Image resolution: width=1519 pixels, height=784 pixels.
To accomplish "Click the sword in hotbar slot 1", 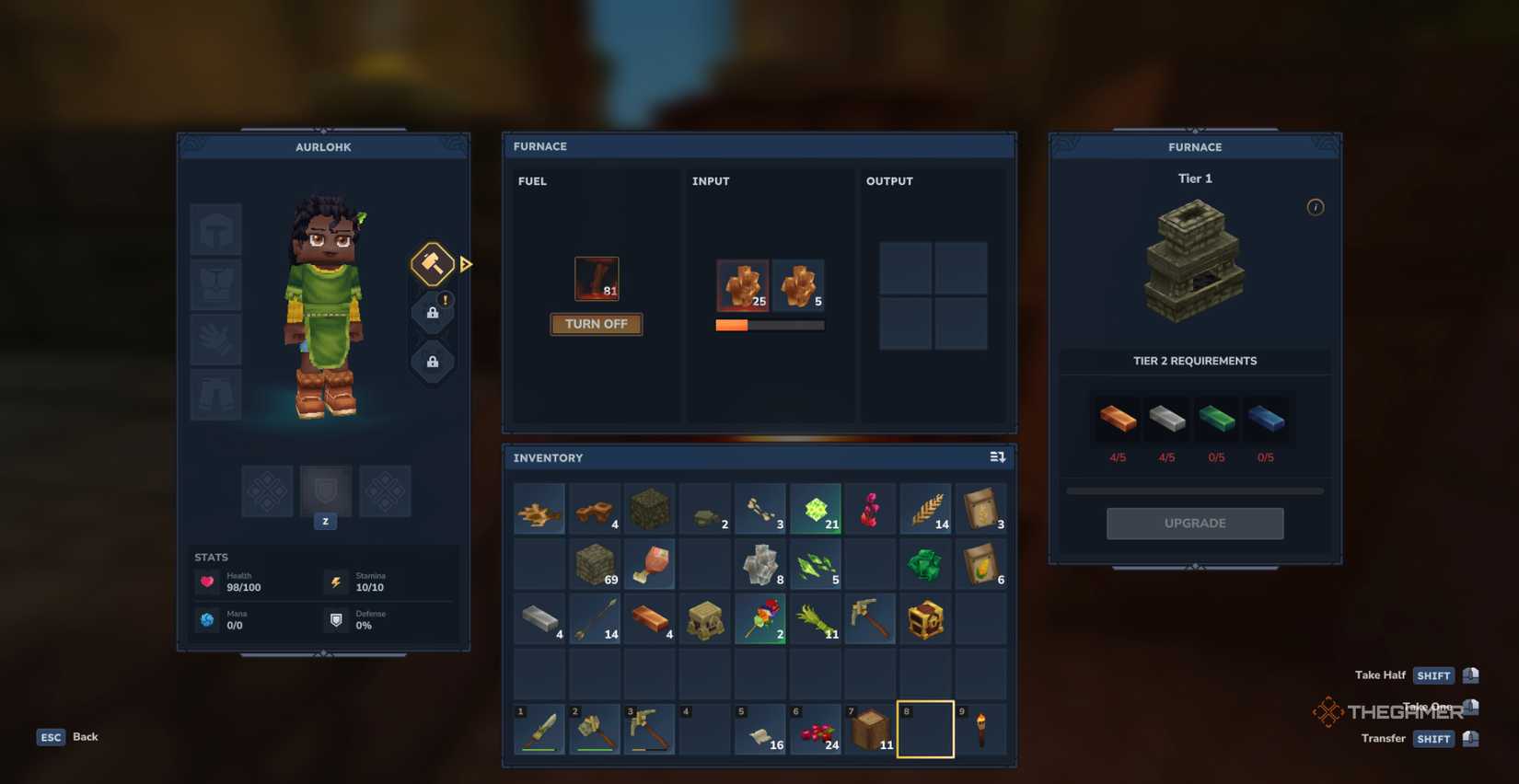I will pyautogui.click(x=539, y=728).
